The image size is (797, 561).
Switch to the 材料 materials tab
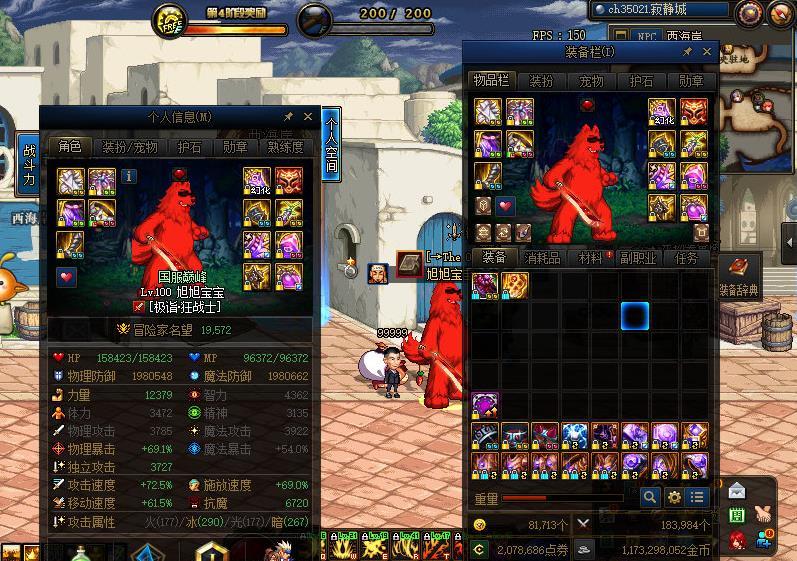coord(592,258)
